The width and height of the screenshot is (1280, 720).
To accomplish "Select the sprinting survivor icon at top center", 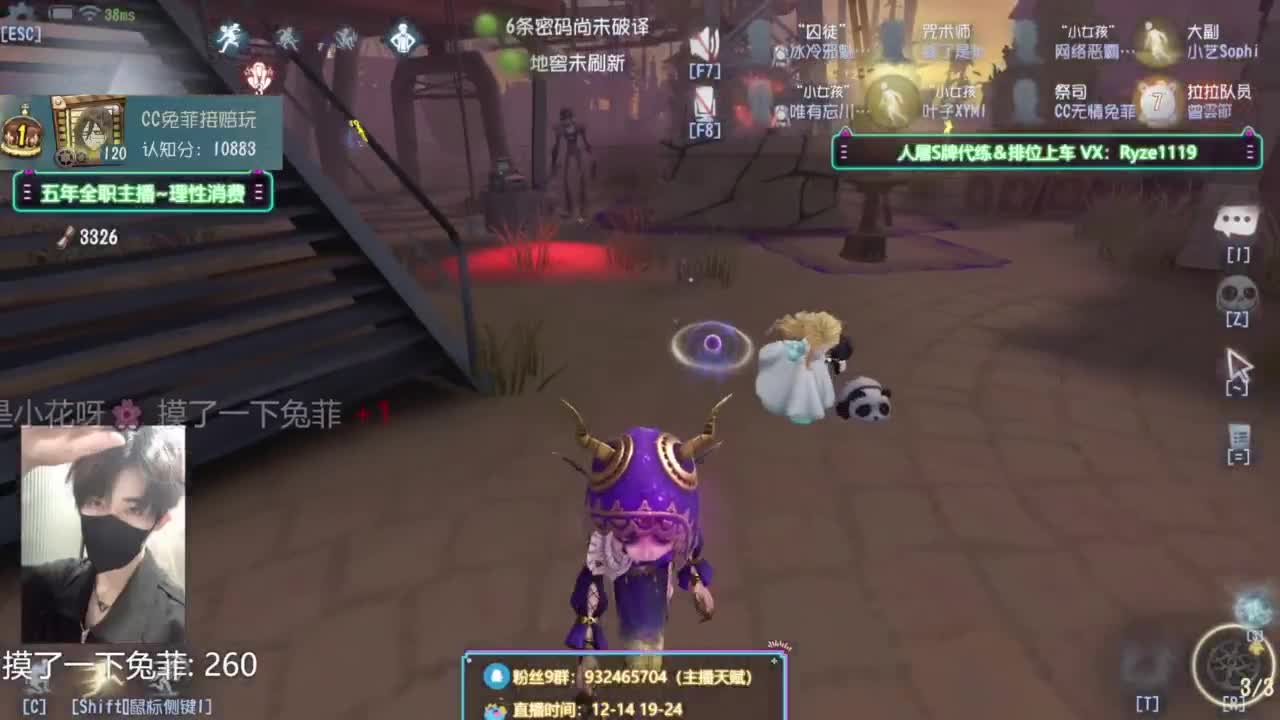I will pos(229,37).
